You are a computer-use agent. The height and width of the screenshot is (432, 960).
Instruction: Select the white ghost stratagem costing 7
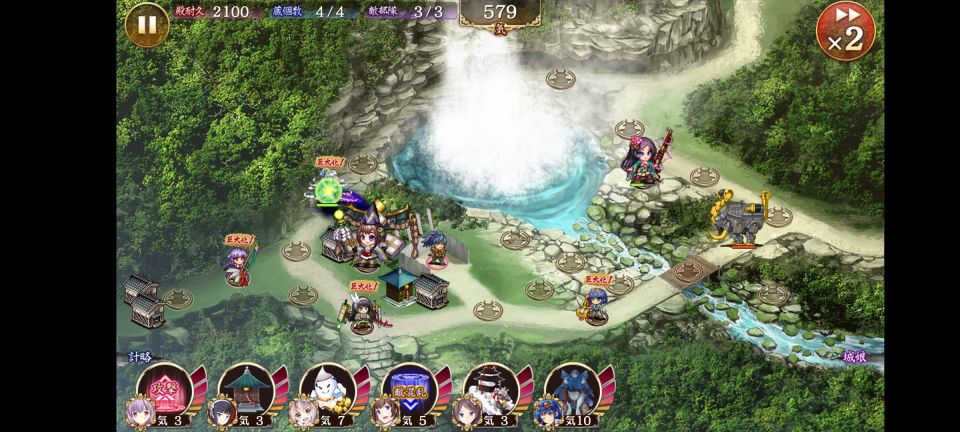tap(327, 388)
